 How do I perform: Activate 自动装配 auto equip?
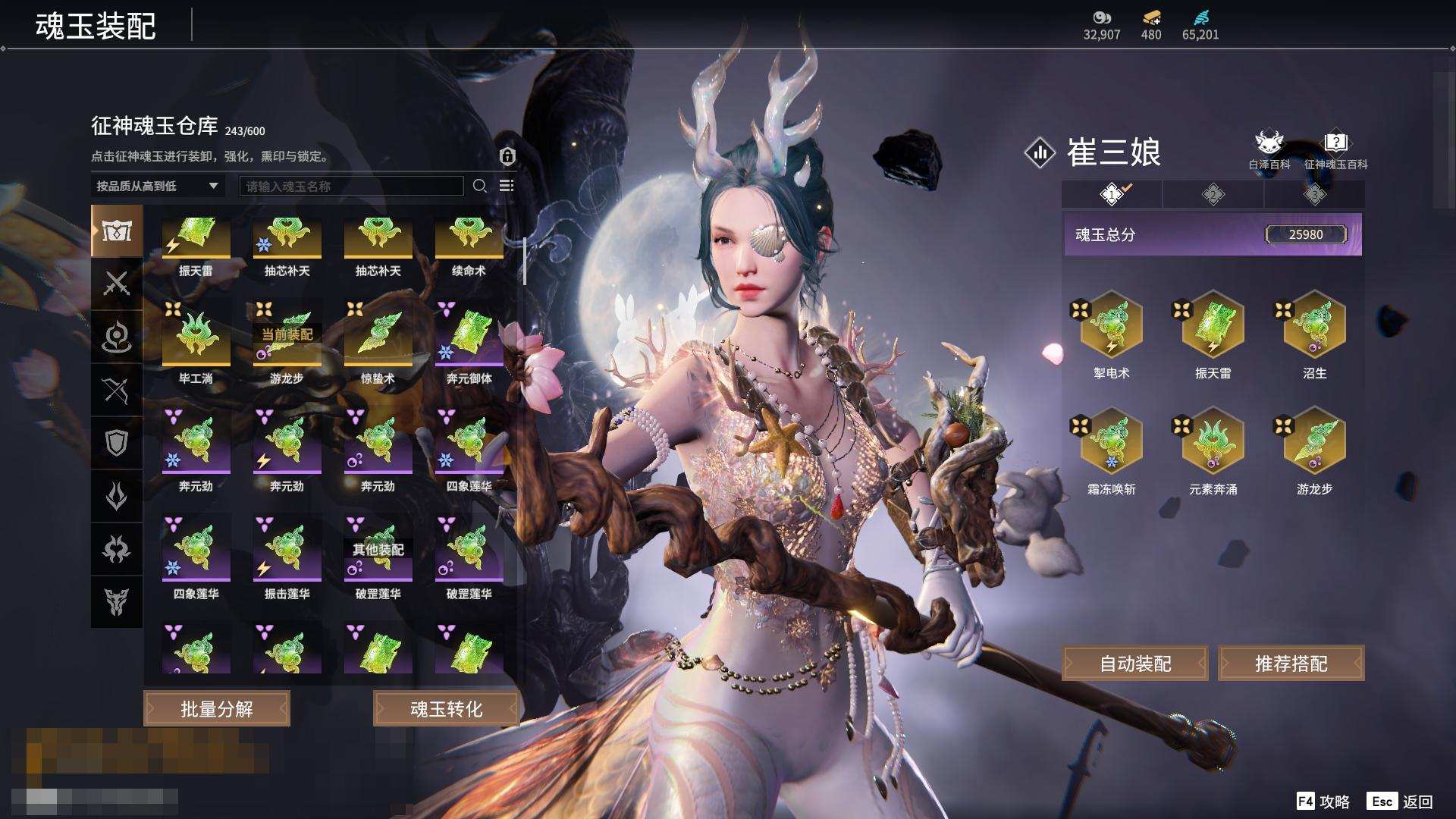tap(1135, 664)
